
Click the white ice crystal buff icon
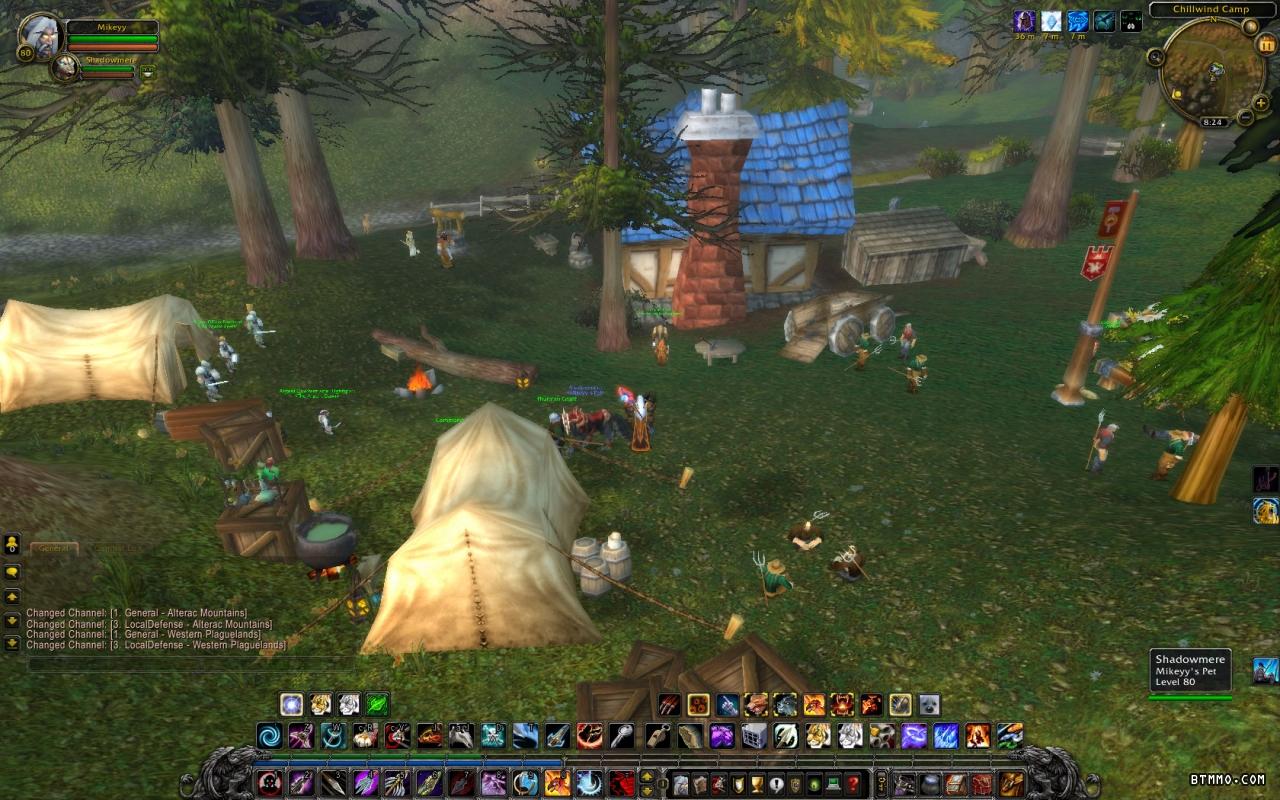(x=1051, y=21)
